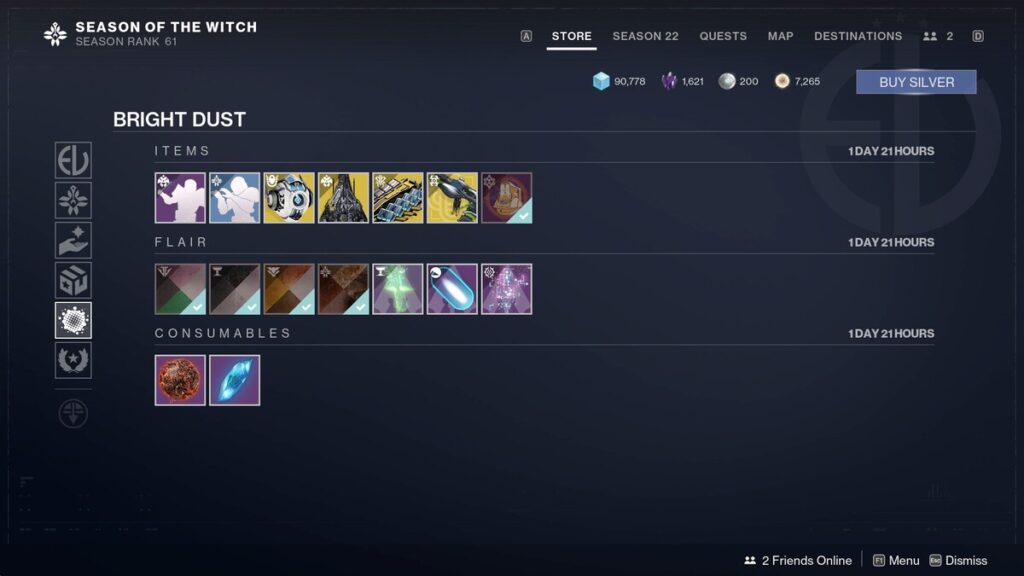This screenshot has height=576, width=1024.
Task: Select the exotic Ghost shell item
Action: click(289, 198)
